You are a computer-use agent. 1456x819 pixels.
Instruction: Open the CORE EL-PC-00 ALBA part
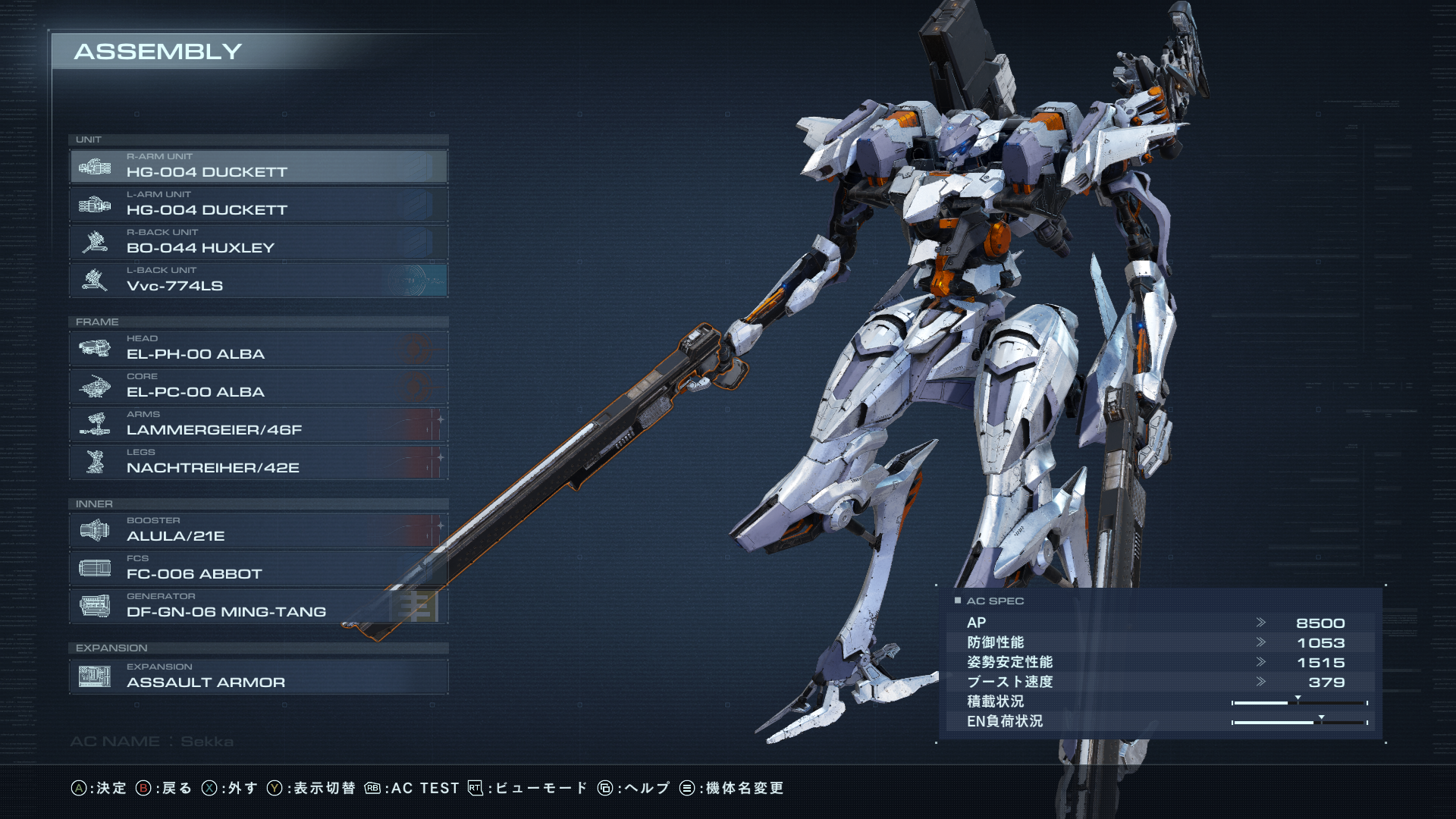tap(258, 386)
